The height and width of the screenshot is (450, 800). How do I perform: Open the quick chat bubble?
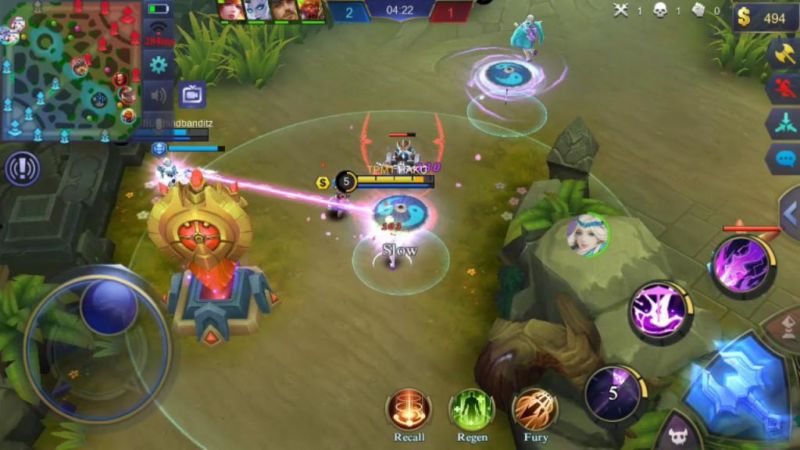pyautogui.click(x=783, y=158)
